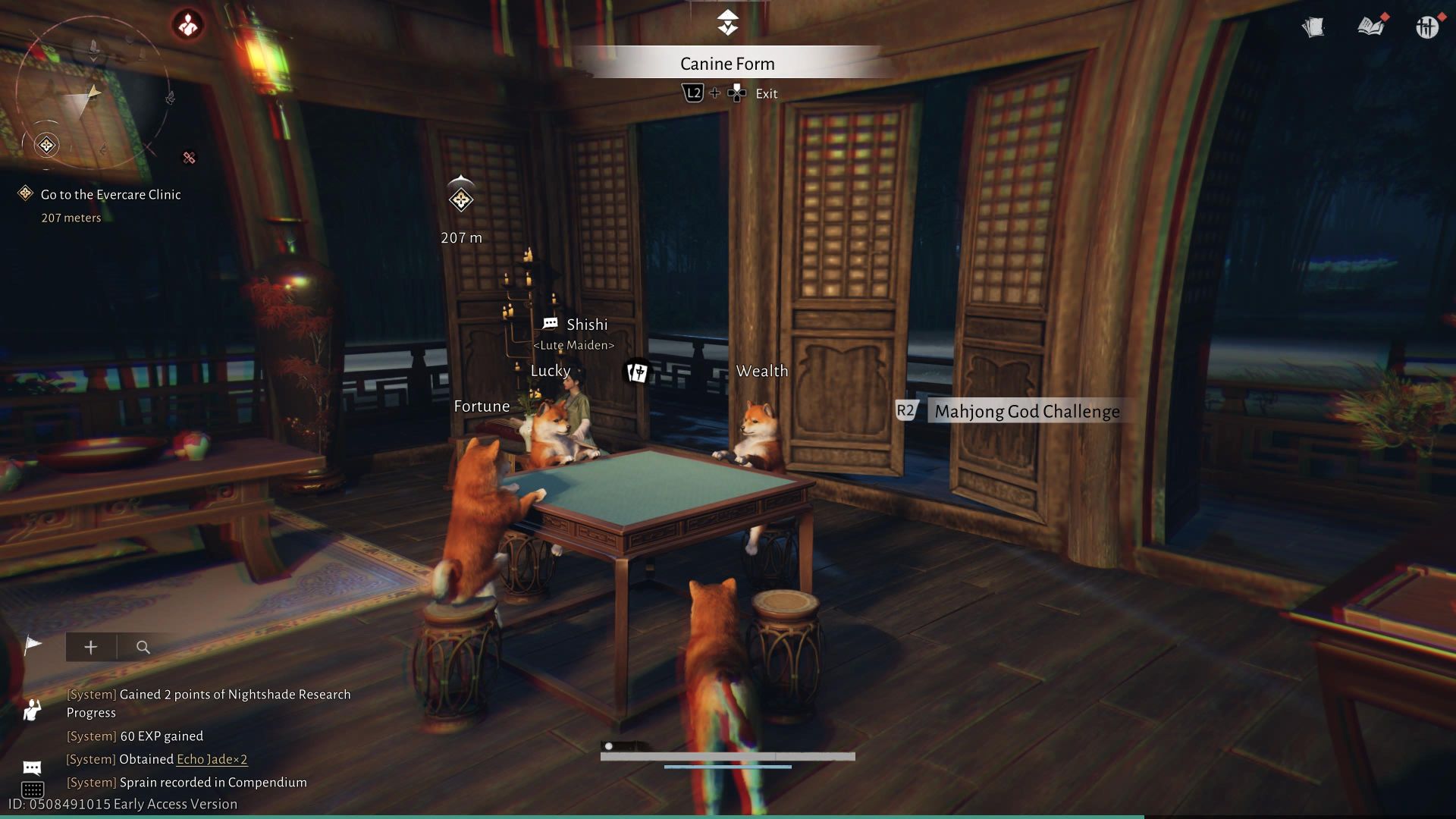The width and height of the screenshot is (1456, 819).
Task: Start the Mahjong God Challenge
Action: click(1026, 412)
